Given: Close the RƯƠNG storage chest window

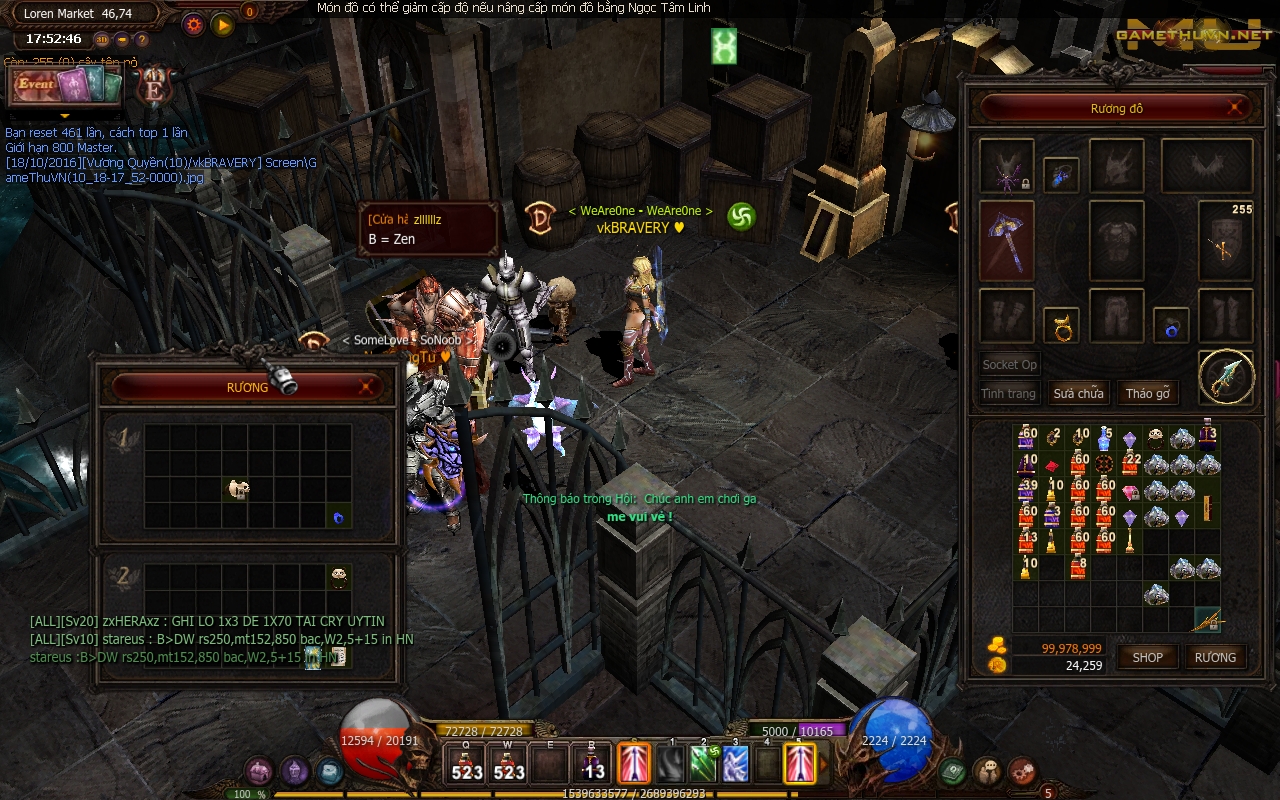Looking at the screenshot, I should pos(368,387).
